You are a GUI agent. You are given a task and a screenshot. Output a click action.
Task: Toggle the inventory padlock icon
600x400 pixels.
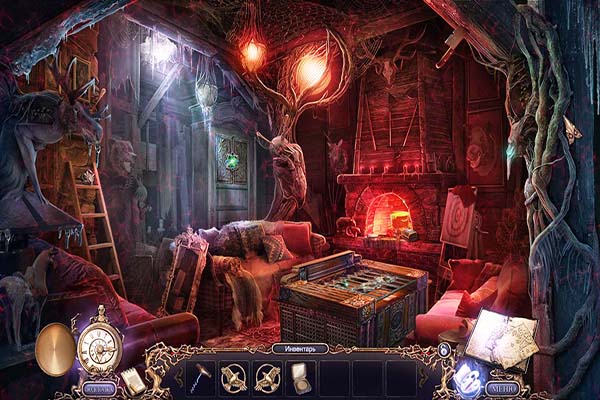click(x=444, y=348)
